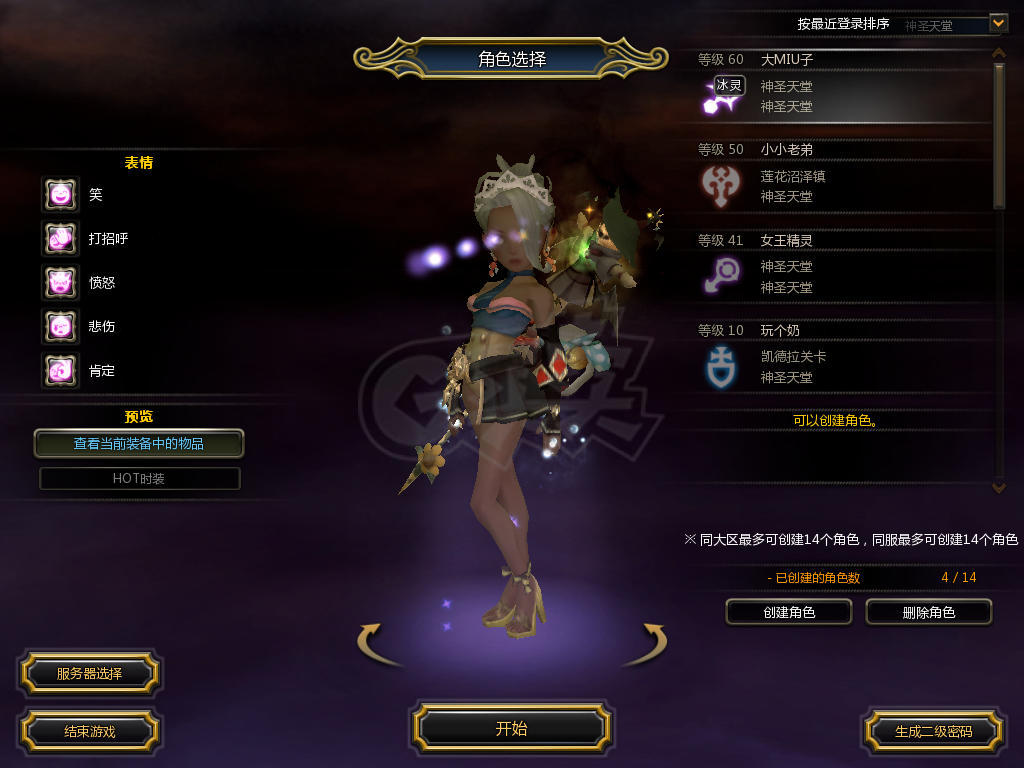Play the 肯定 affirm emote
The image size is (1024, 768).
60,370
